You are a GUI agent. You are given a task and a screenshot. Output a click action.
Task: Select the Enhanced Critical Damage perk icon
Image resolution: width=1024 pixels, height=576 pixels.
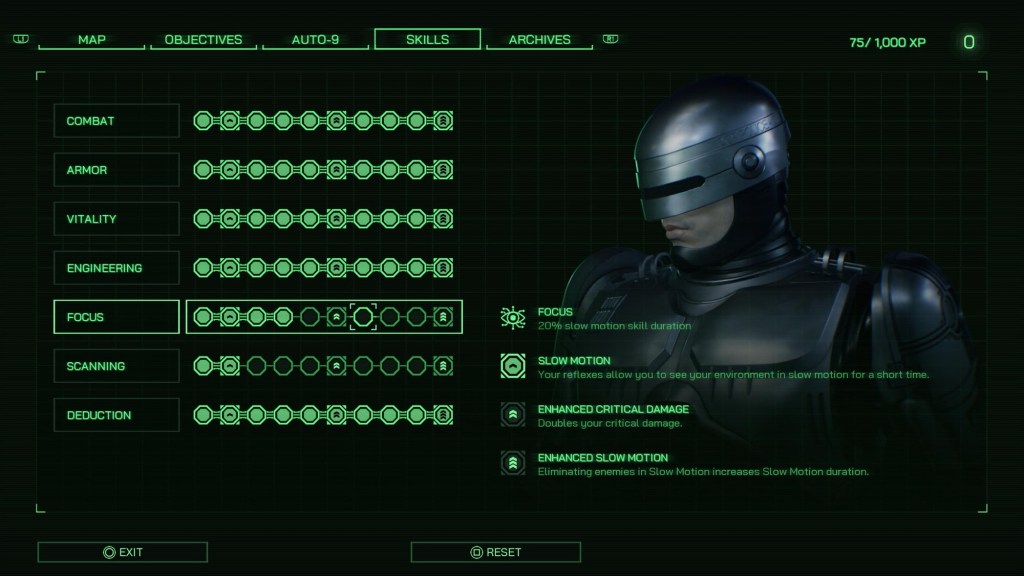coord(513,415)
